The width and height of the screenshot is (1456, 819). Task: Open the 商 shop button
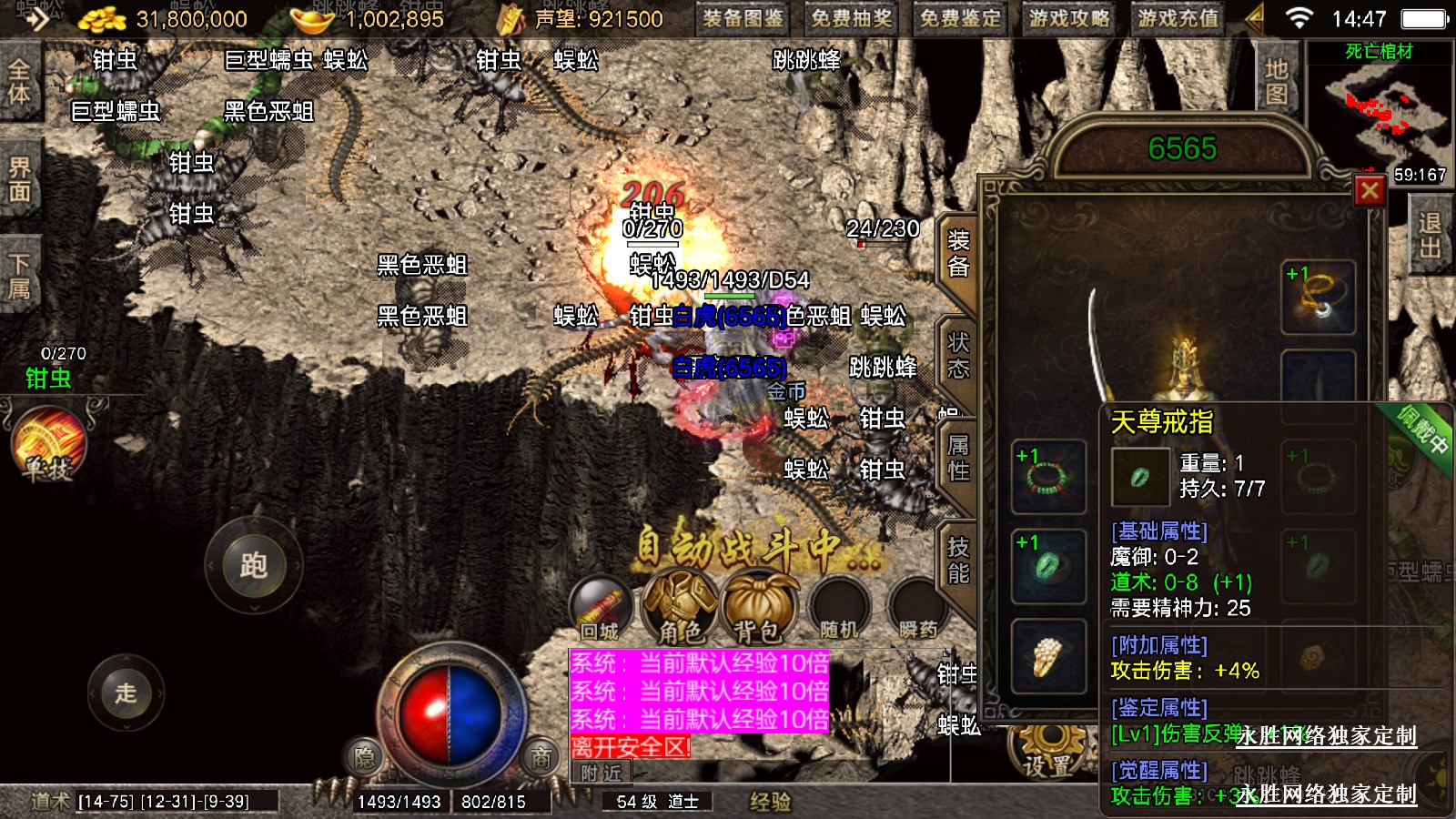pyautogui.click(x=541, y=758)
